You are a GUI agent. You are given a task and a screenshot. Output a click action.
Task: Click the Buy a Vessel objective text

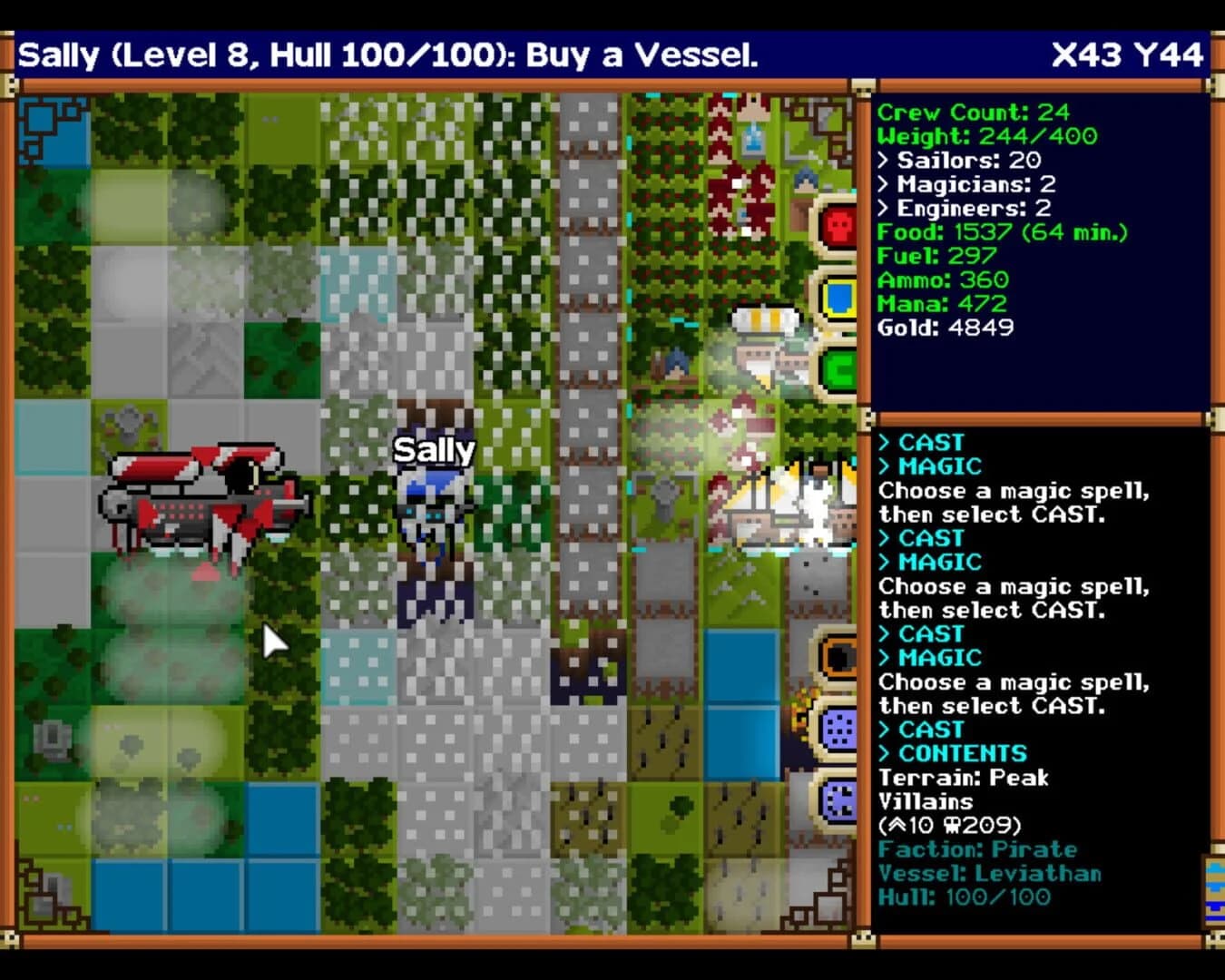coord(635,56)
